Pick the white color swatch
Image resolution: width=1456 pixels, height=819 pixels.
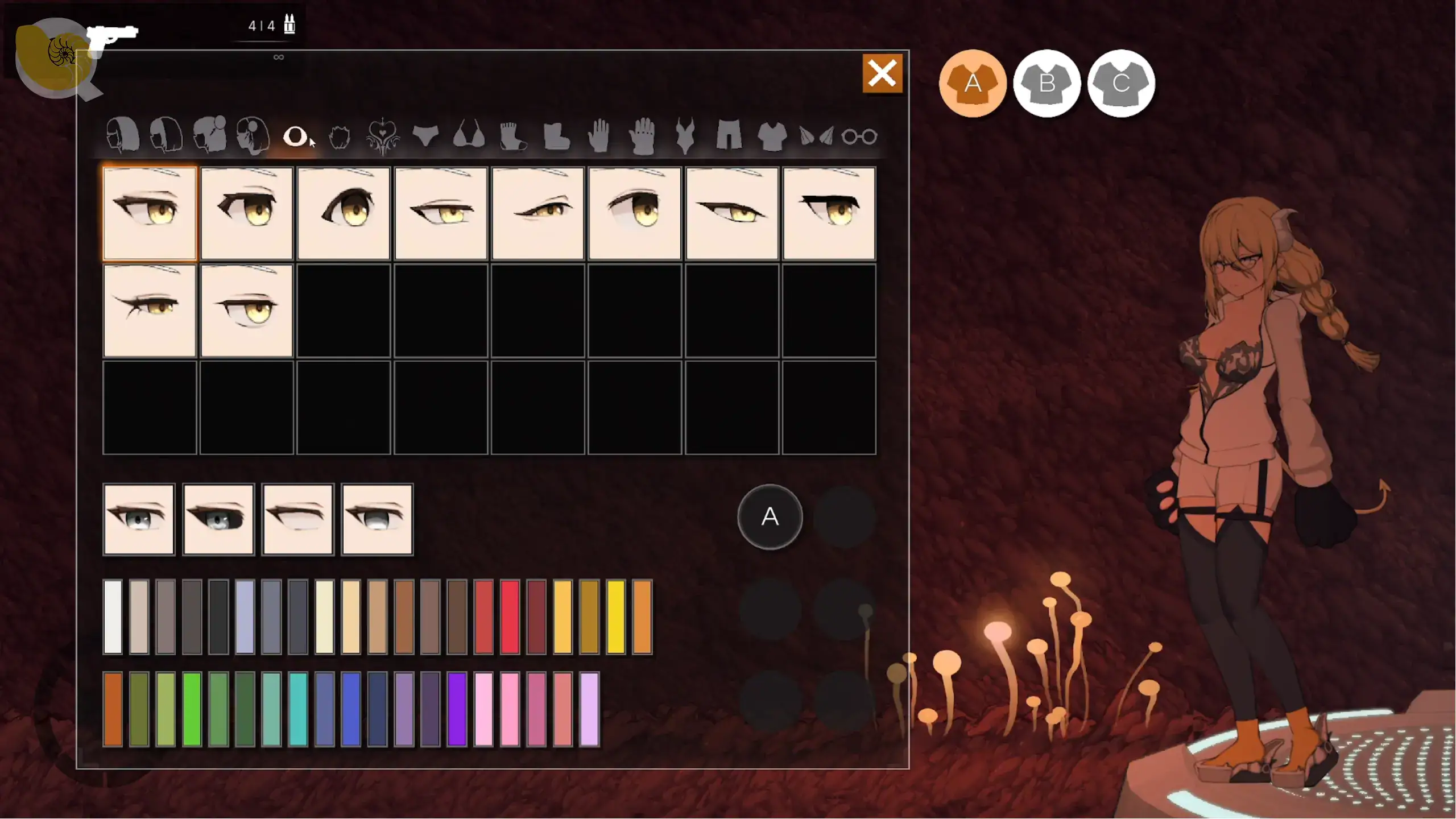pyautogui.click(x=113, y=617)
